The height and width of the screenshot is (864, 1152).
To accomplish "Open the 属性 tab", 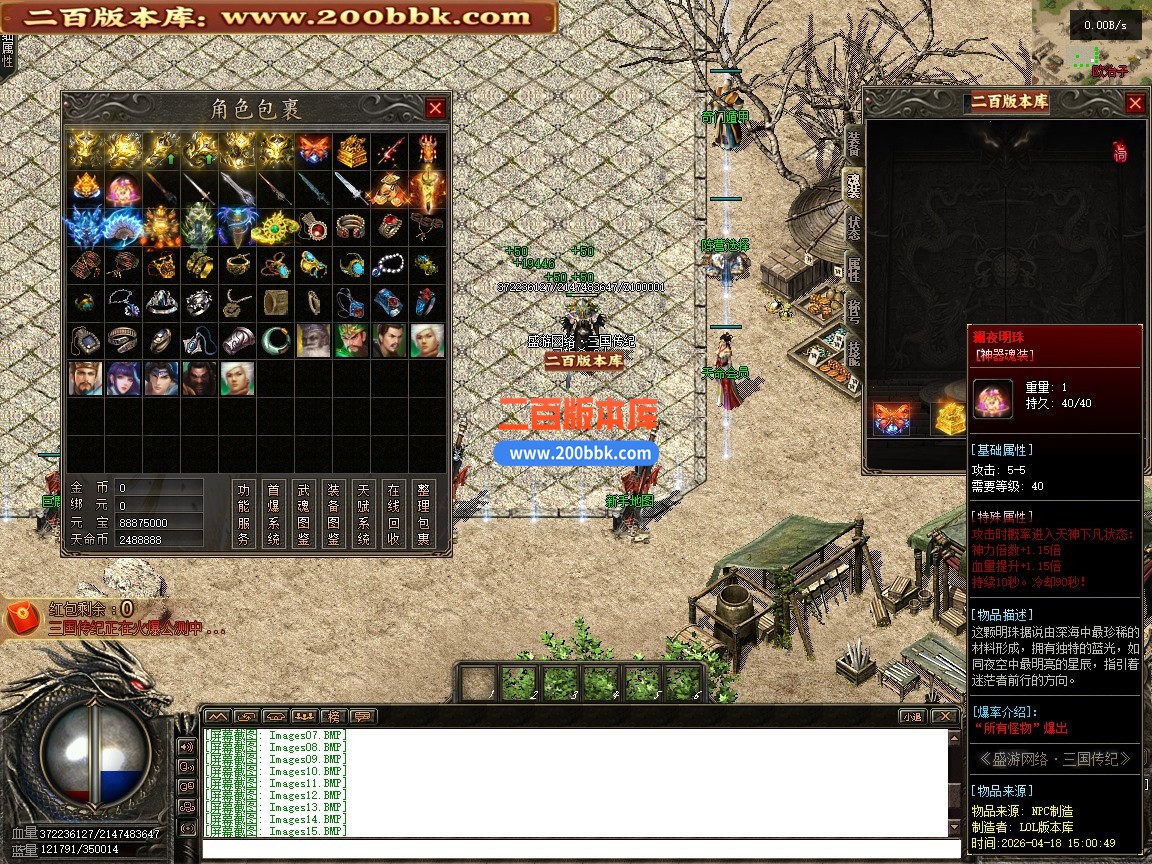I will point(853,267).
